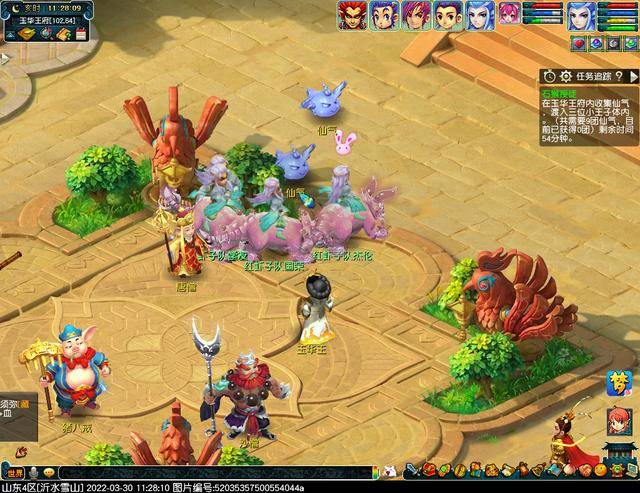Expand the left edge panel arrow
The height and width of the screenshot is (493, 640).
click(x=4, y=58)
